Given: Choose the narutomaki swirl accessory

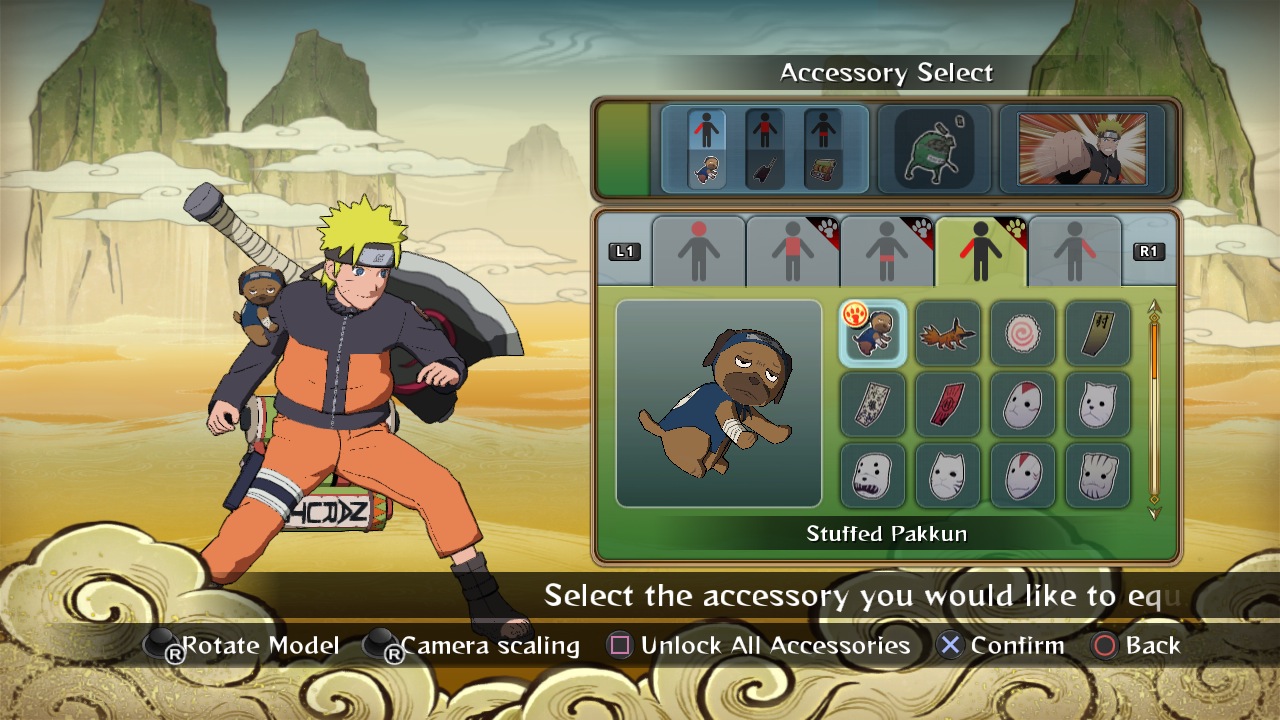Looking at the screenshot, I should tap(1022, 332).
